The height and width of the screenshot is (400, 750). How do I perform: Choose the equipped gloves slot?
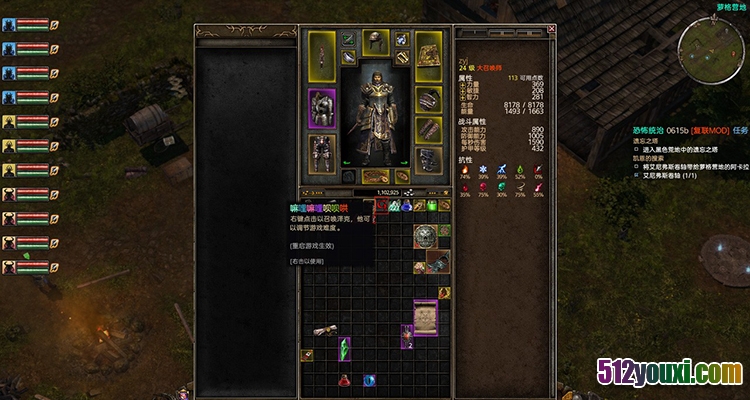tap(429, 129)
